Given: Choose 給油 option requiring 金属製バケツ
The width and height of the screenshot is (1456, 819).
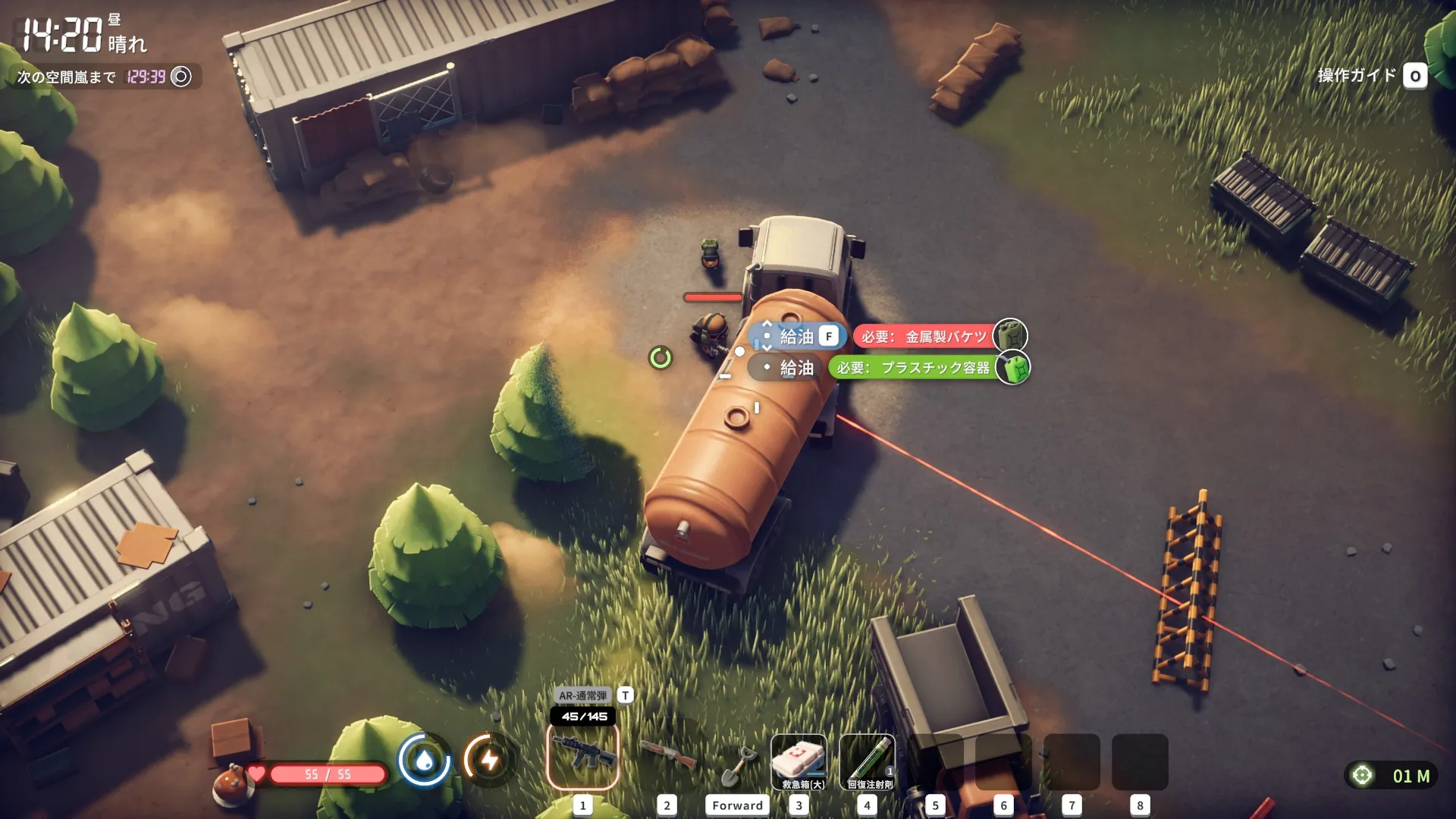Looking at the screenshot, I should point(797,336).
